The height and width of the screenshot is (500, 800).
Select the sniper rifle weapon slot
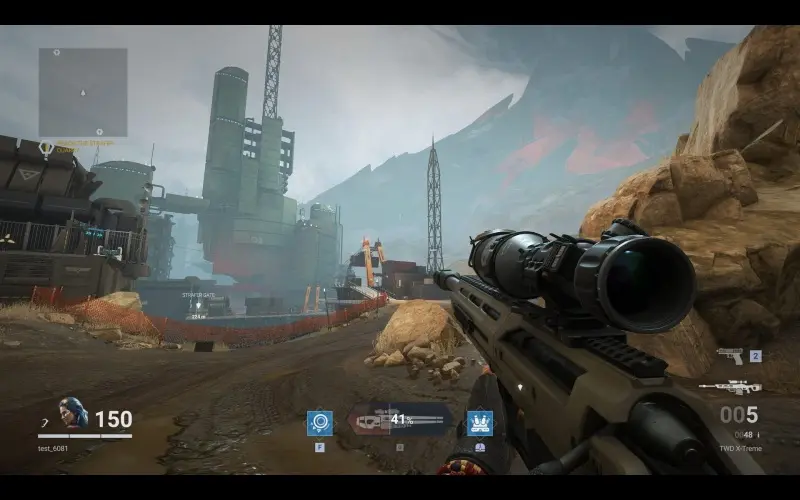tap(729, 388)
